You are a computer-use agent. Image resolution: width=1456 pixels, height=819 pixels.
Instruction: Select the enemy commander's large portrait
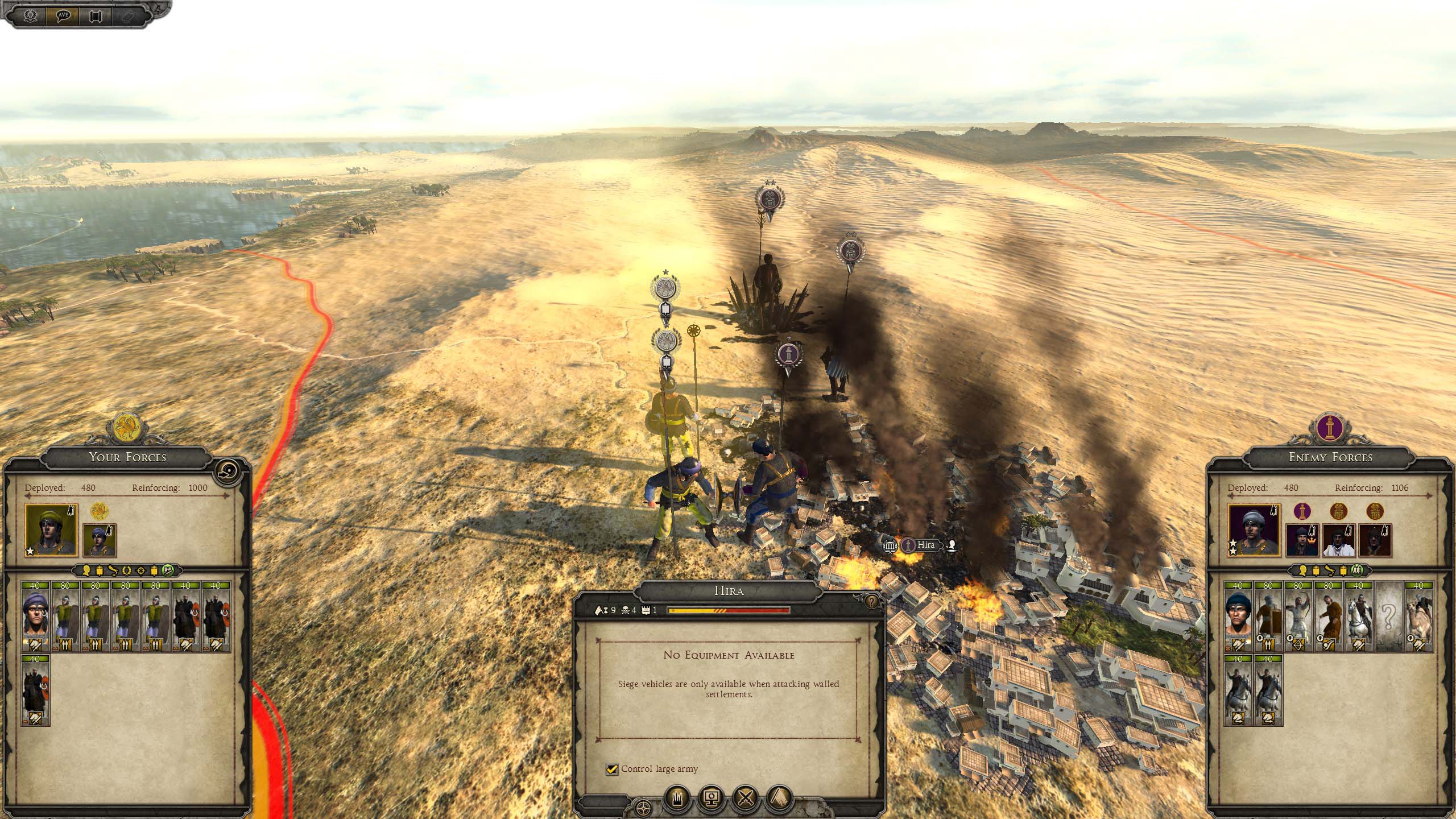1254,530
